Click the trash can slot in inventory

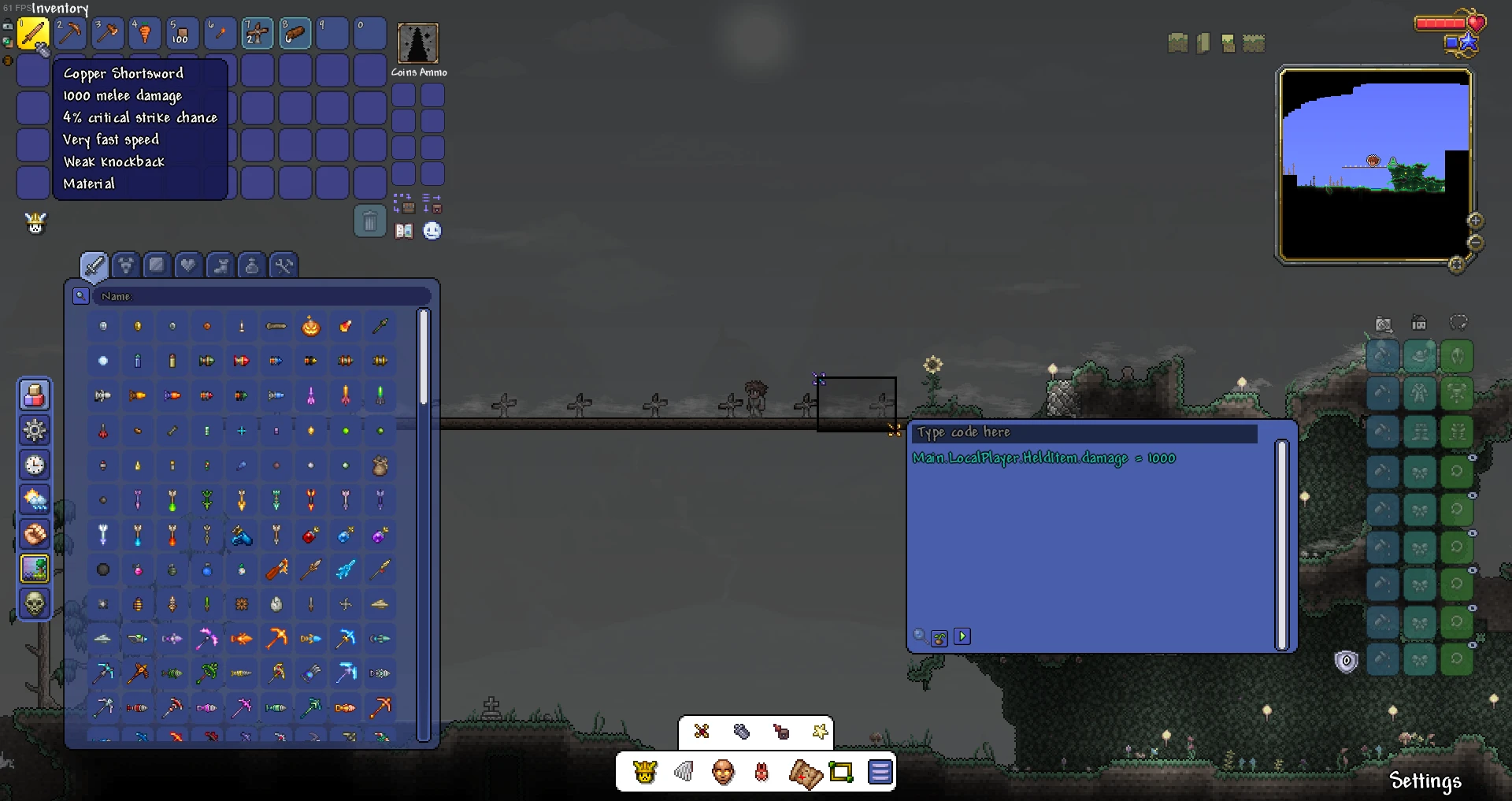pyautogui.click(x=372, y=221)
